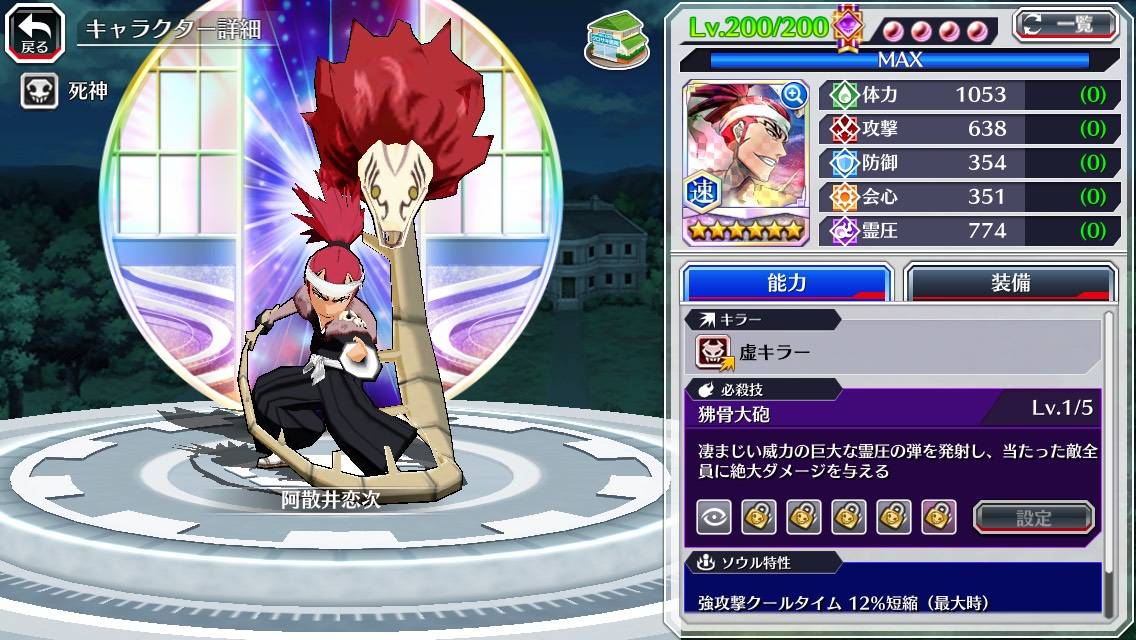Switch to the 装備 tab

click(x=1010, y=283)
